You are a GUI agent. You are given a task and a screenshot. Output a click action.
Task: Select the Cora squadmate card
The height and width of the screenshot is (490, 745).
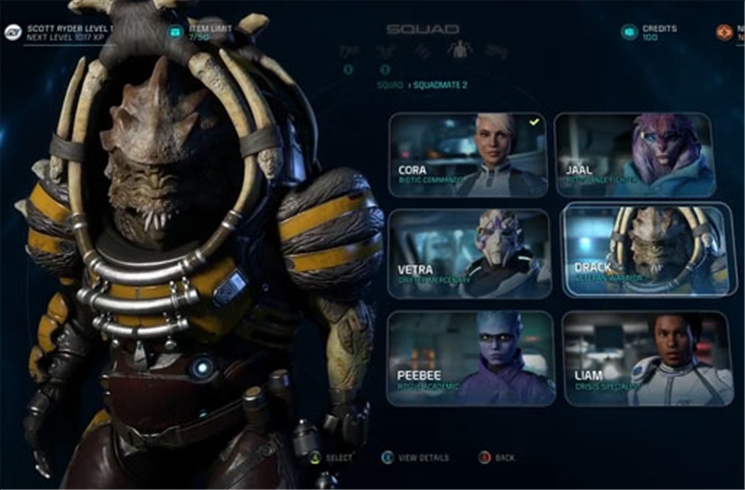point(468,155)
